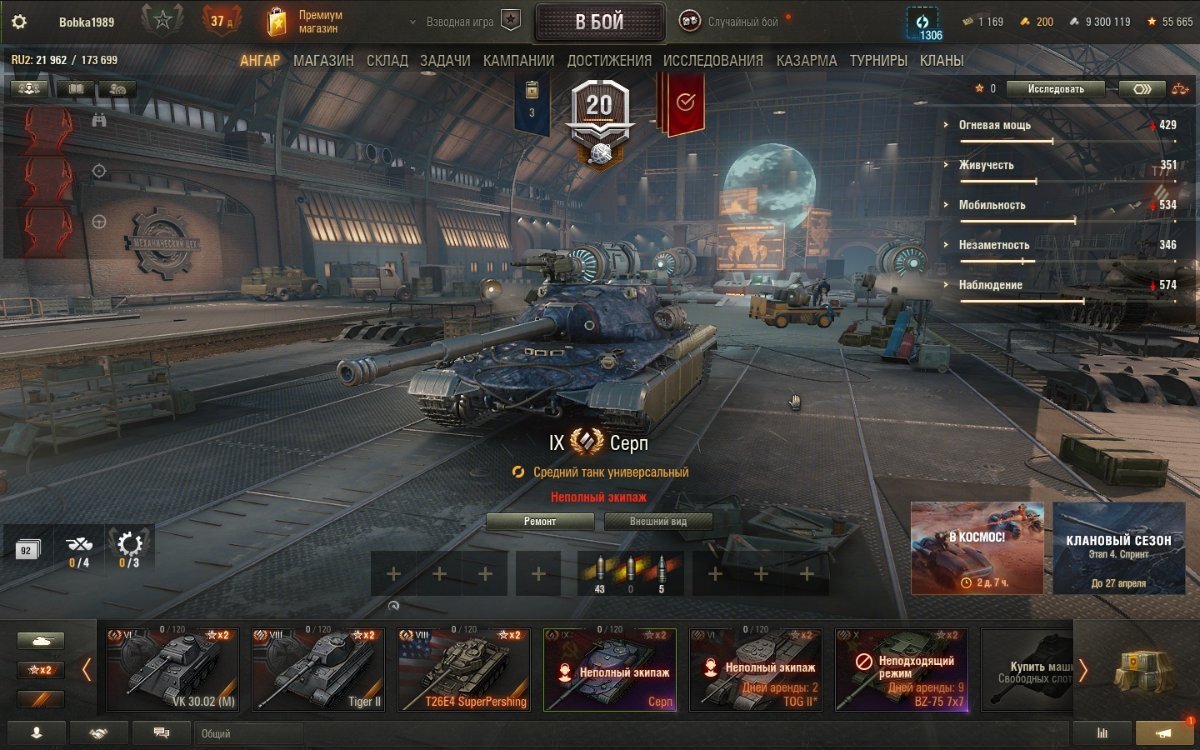Open the Внешний вид customization

[x=657, y=521]
